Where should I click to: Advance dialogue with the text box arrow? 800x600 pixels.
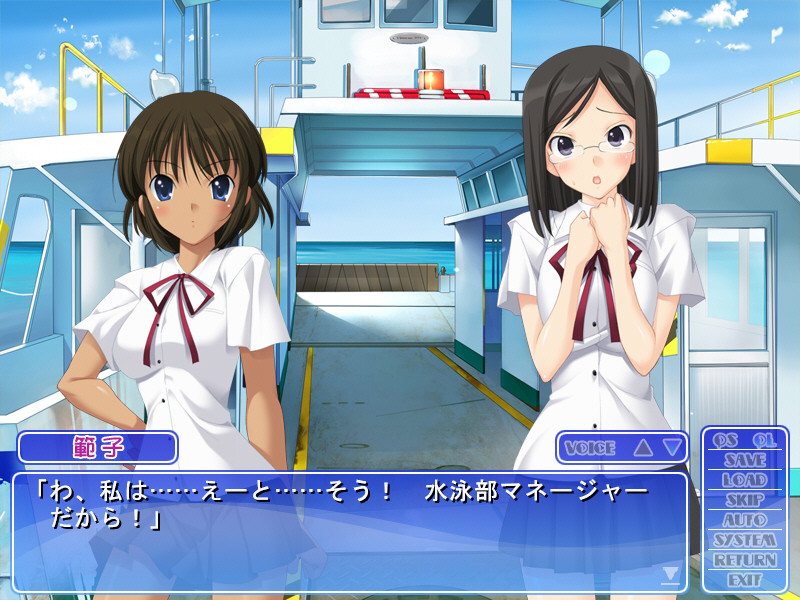click(x=671, y=574)
